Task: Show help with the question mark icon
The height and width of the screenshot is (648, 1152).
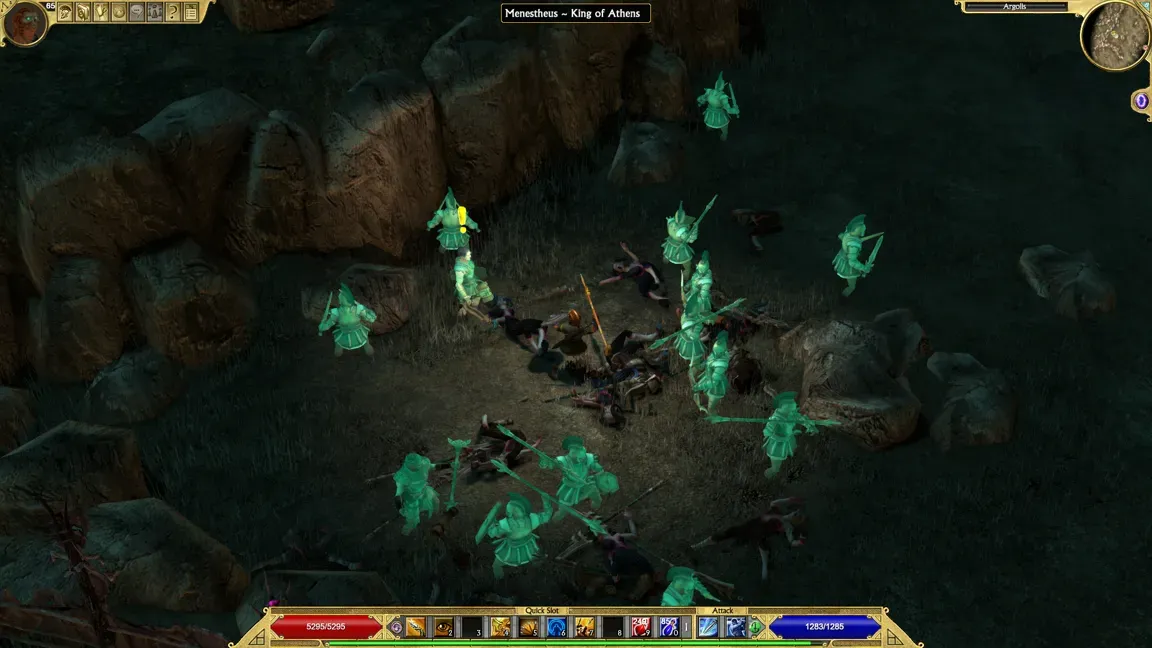Action: click(x=173, y=12)
